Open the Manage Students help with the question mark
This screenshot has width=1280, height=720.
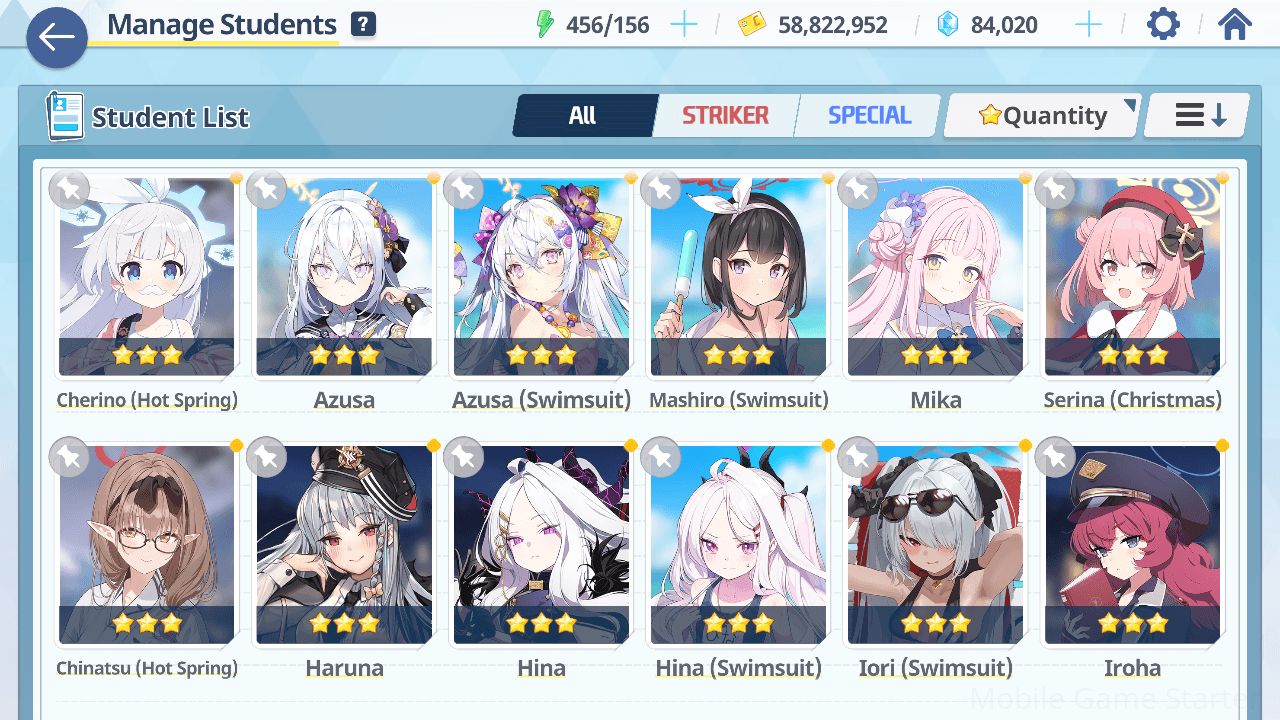tap(365, 23)
